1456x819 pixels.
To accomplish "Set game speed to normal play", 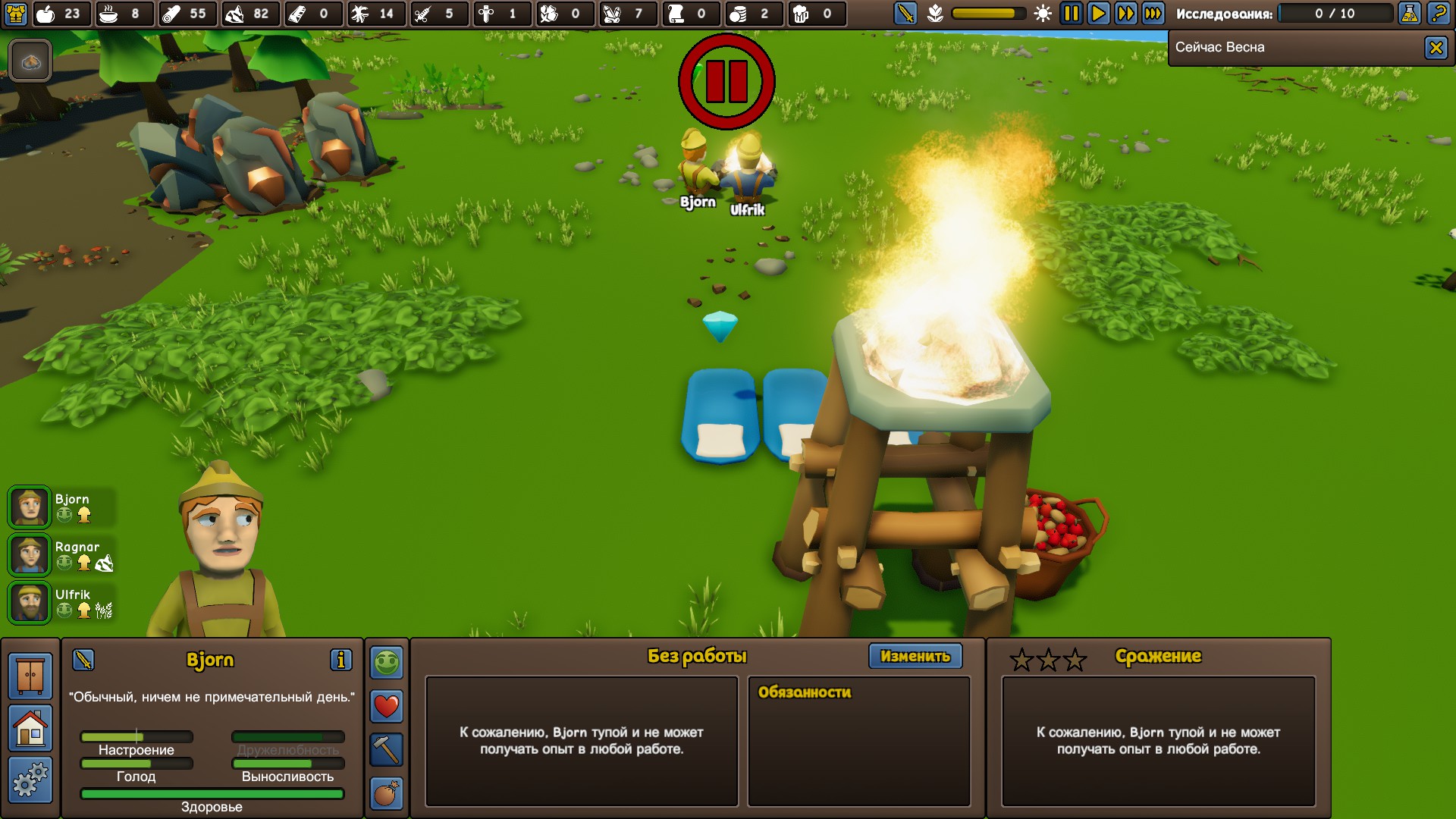I will point(1097,14).
